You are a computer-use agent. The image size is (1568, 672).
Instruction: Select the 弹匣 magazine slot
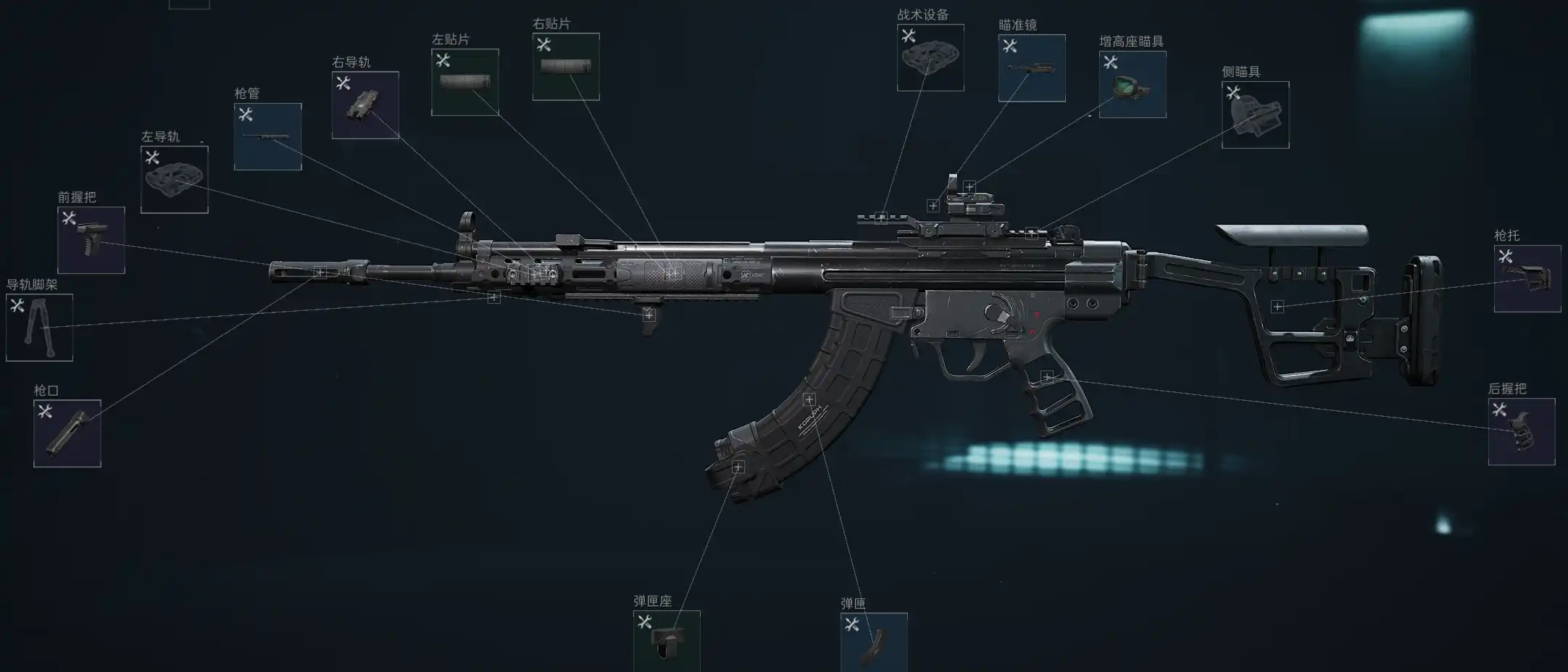point(874,643)
